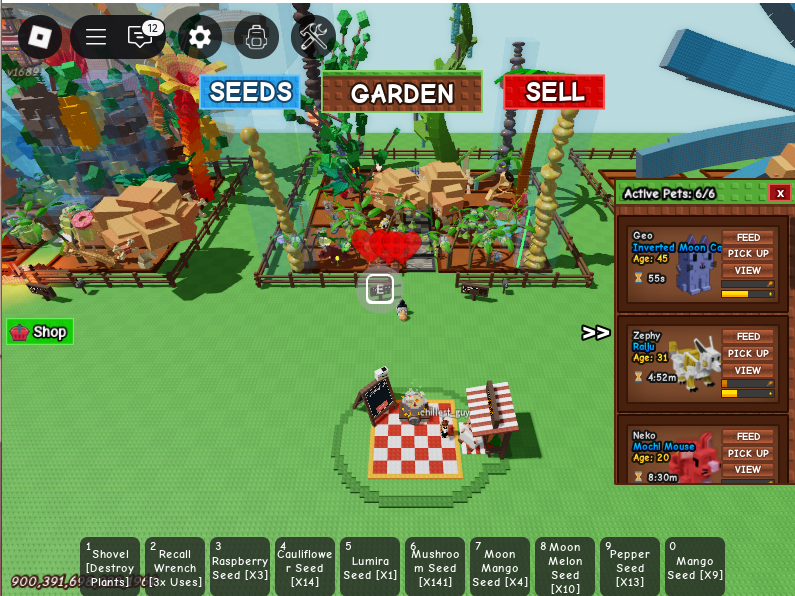Equip the Recall Wrench slot

tap(175, 567)
